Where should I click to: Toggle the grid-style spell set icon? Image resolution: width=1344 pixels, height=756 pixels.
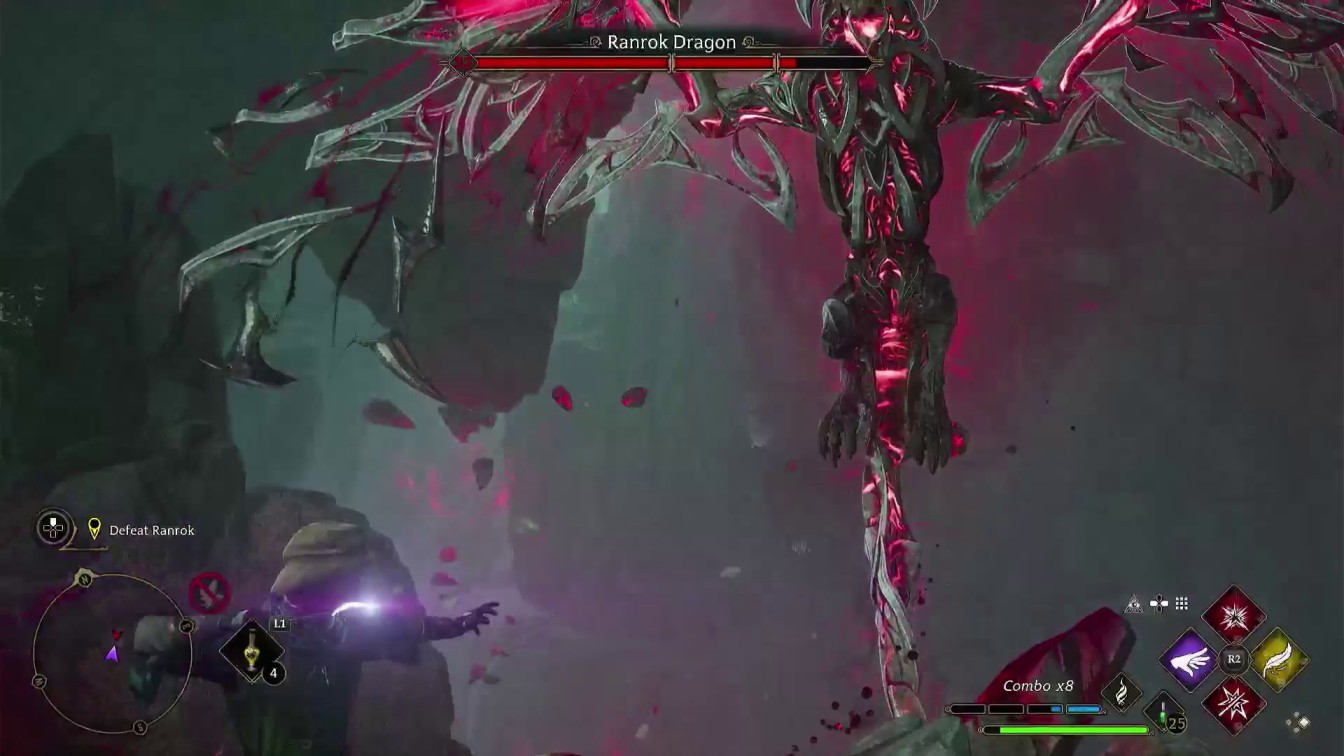(1180, 602)
